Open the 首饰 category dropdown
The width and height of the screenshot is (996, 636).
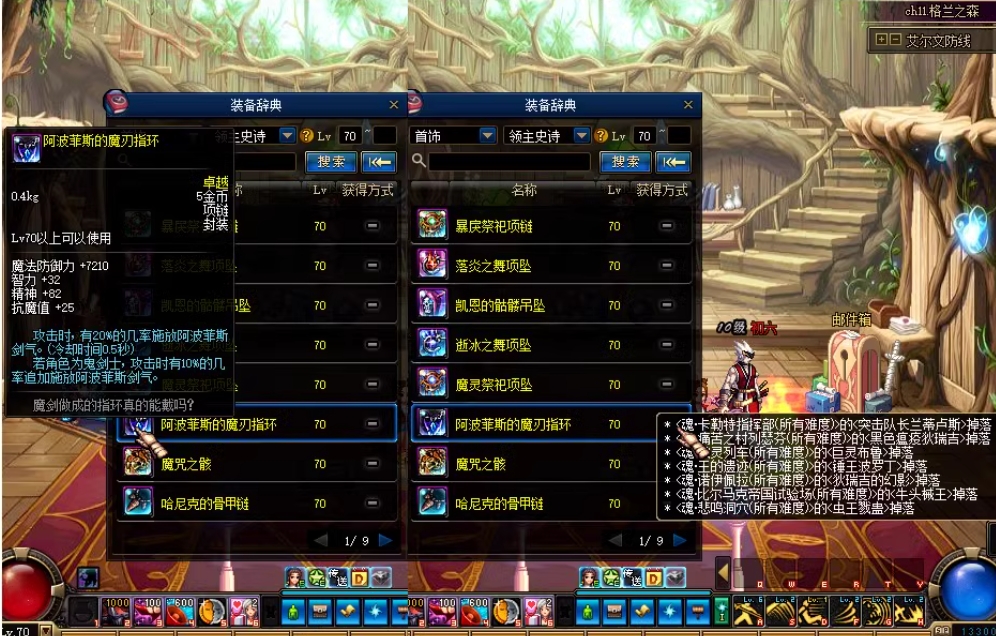click(x=486, y=135)
